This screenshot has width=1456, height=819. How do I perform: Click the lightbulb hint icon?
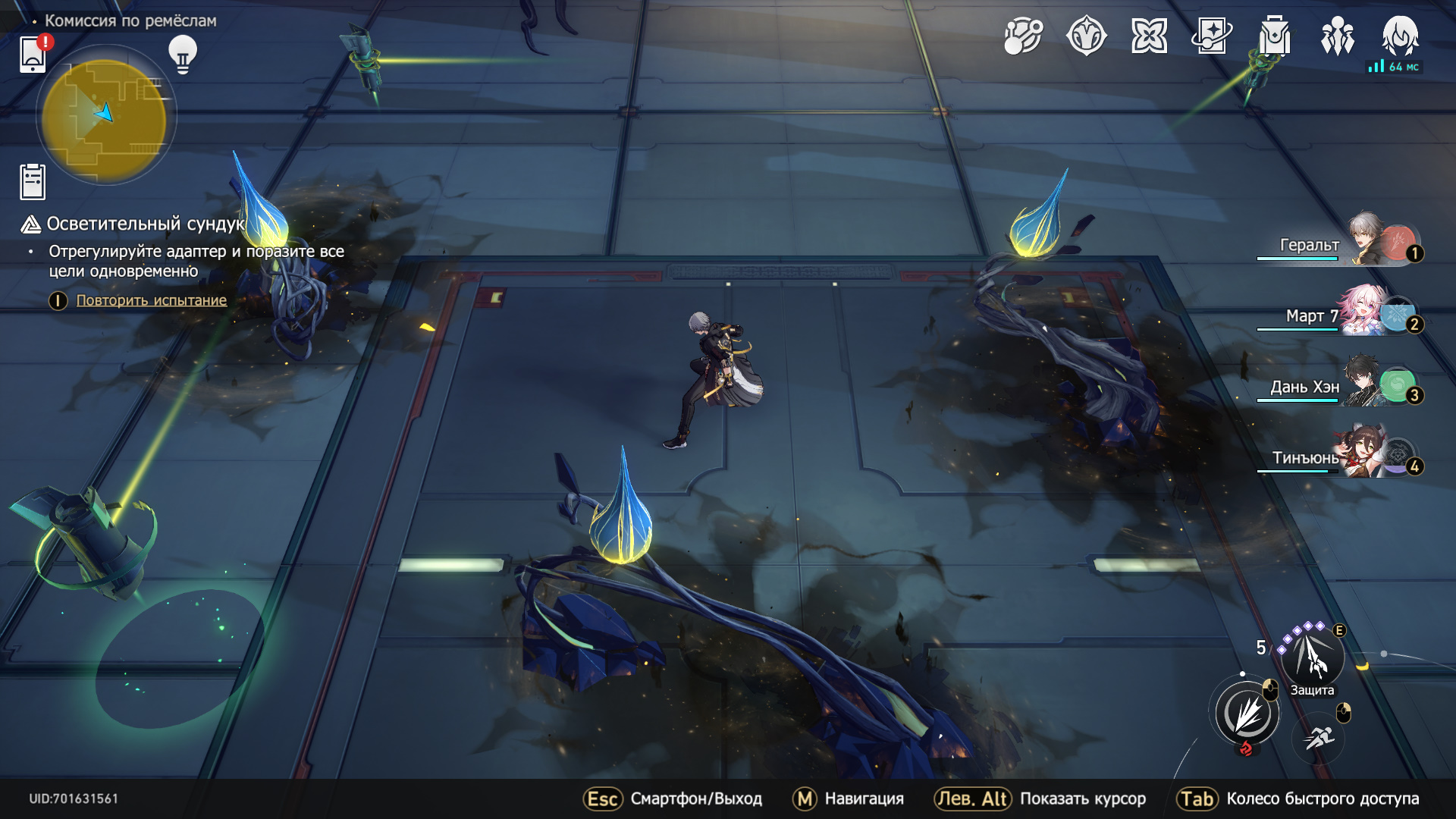tap(183, 54)
